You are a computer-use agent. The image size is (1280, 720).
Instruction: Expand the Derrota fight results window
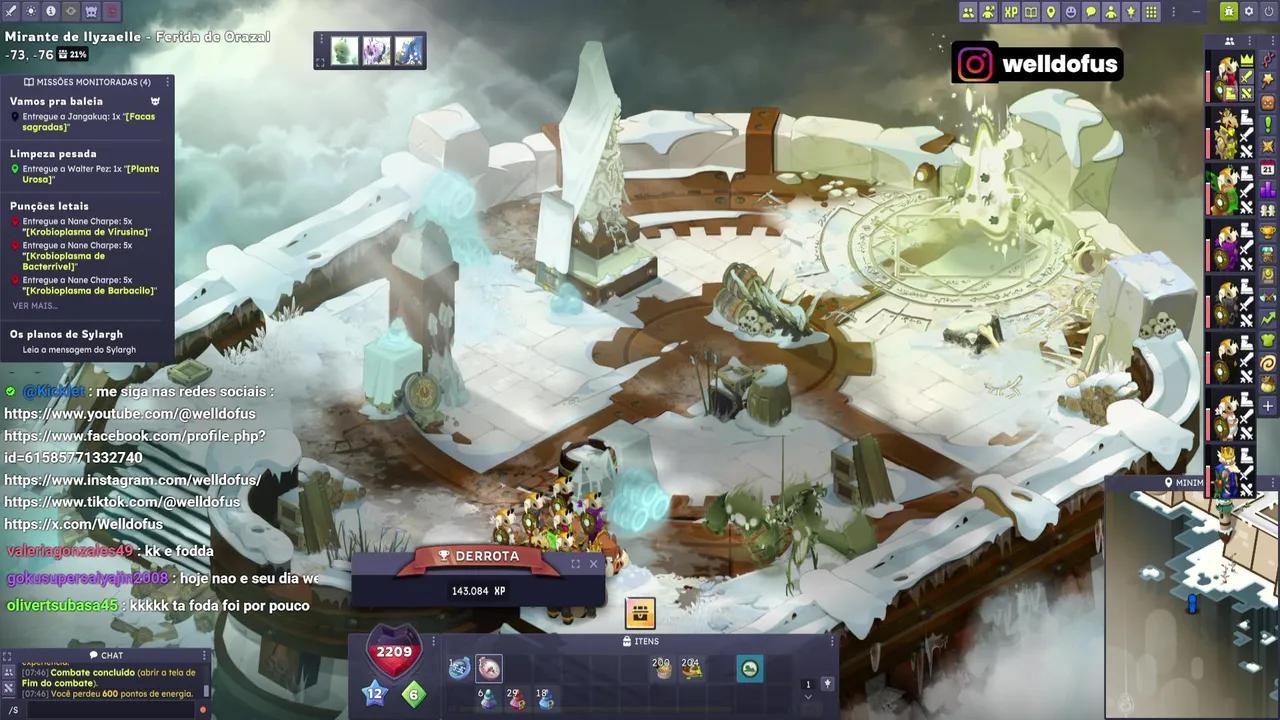(x=575, y=564)
